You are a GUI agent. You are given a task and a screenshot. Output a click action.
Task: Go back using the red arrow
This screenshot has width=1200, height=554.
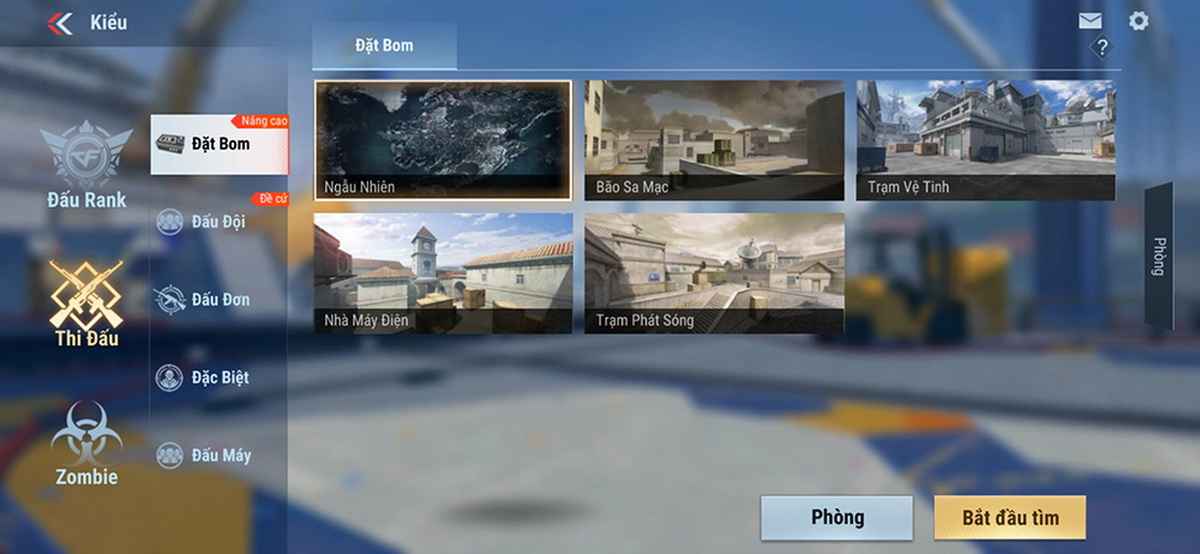point(61,23)
